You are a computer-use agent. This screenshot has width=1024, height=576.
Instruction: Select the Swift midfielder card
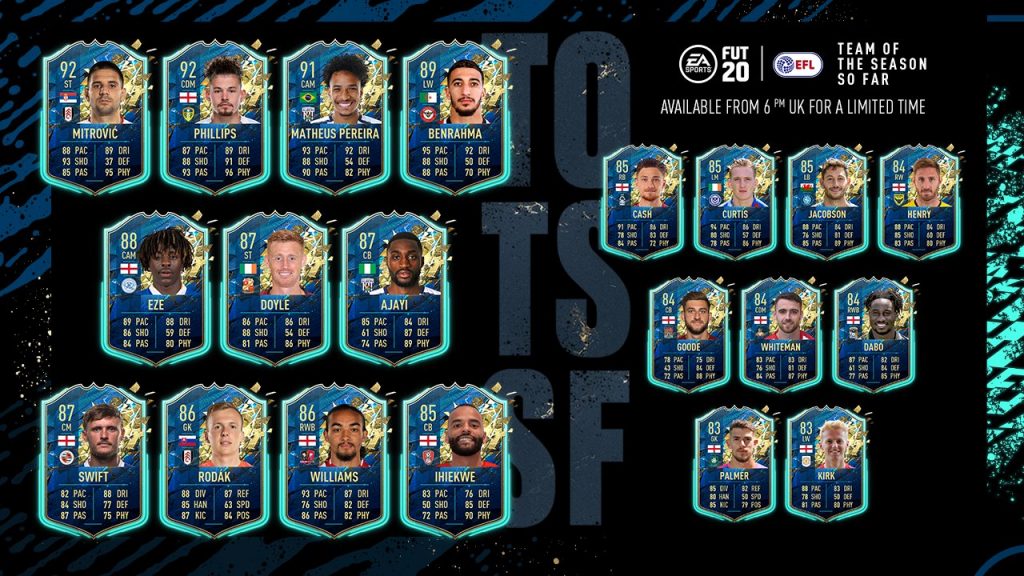pyautogui.click(x=96, y=460)
